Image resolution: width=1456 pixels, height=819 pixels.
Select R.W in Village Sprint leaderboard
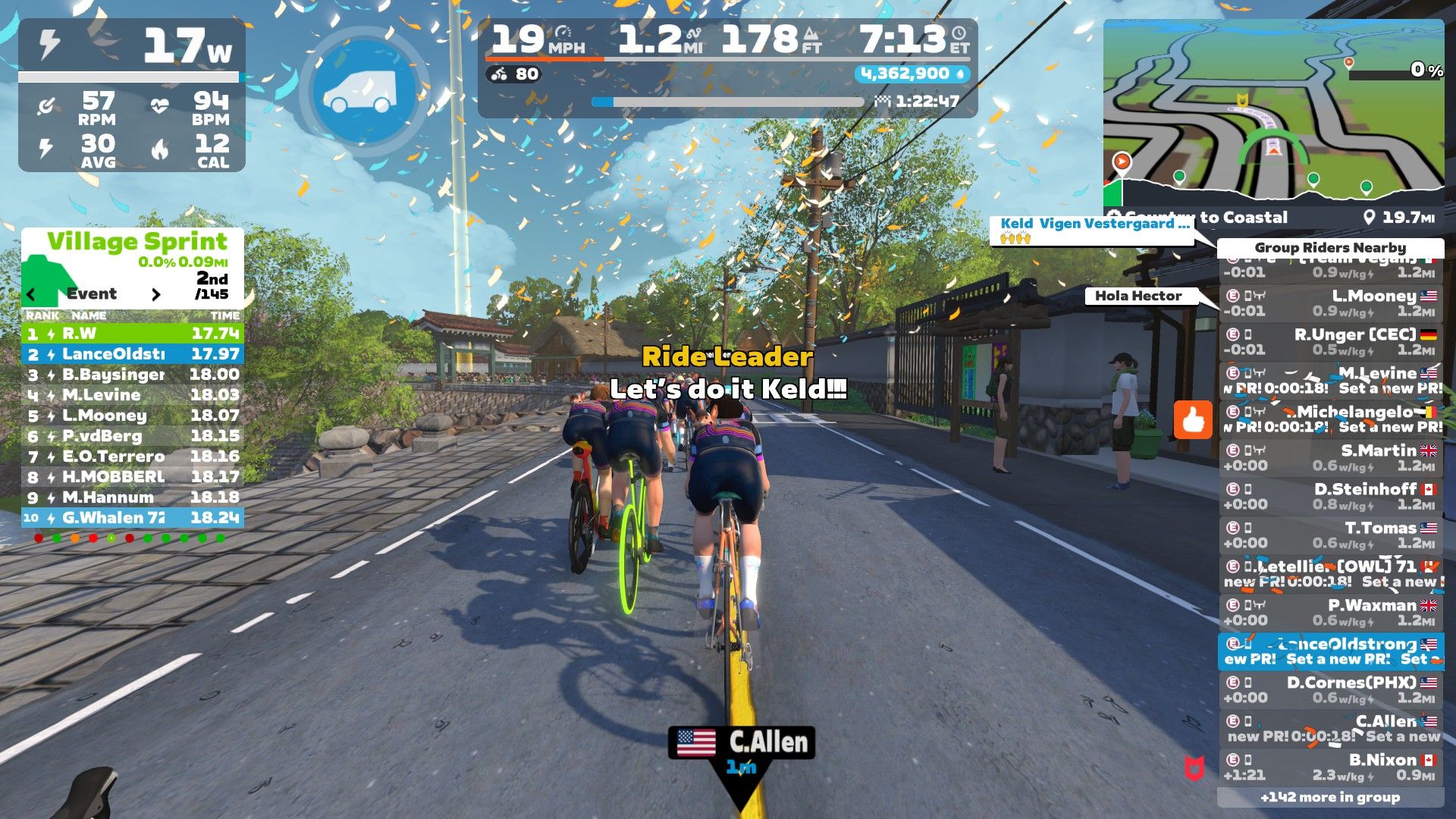133,334
